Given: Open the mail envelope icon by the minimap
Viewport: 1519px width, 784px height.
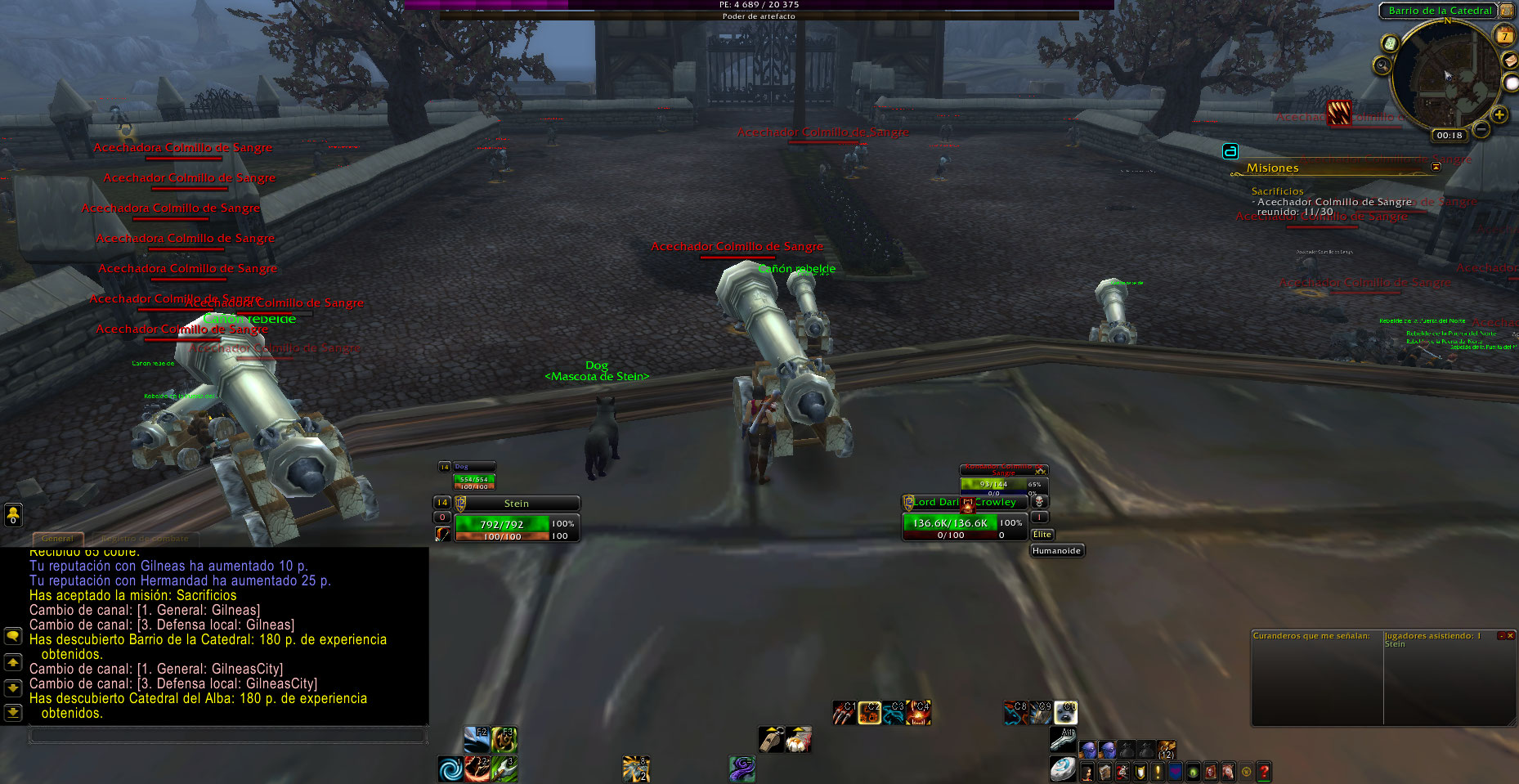Looking at the screenshot, I should point(1511,61).
